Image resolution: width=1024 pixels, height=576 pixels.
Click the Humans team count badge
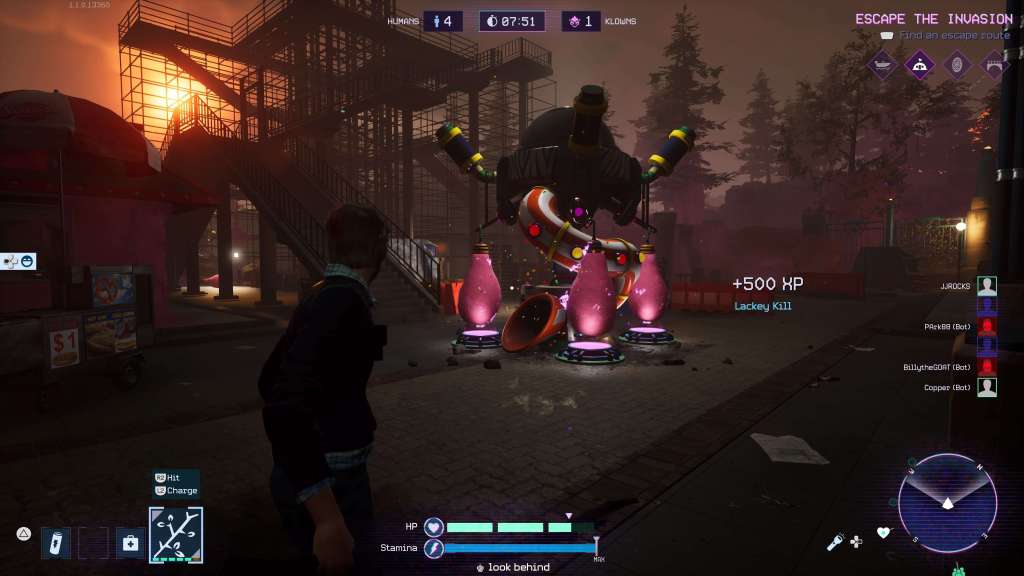[442, 21]
